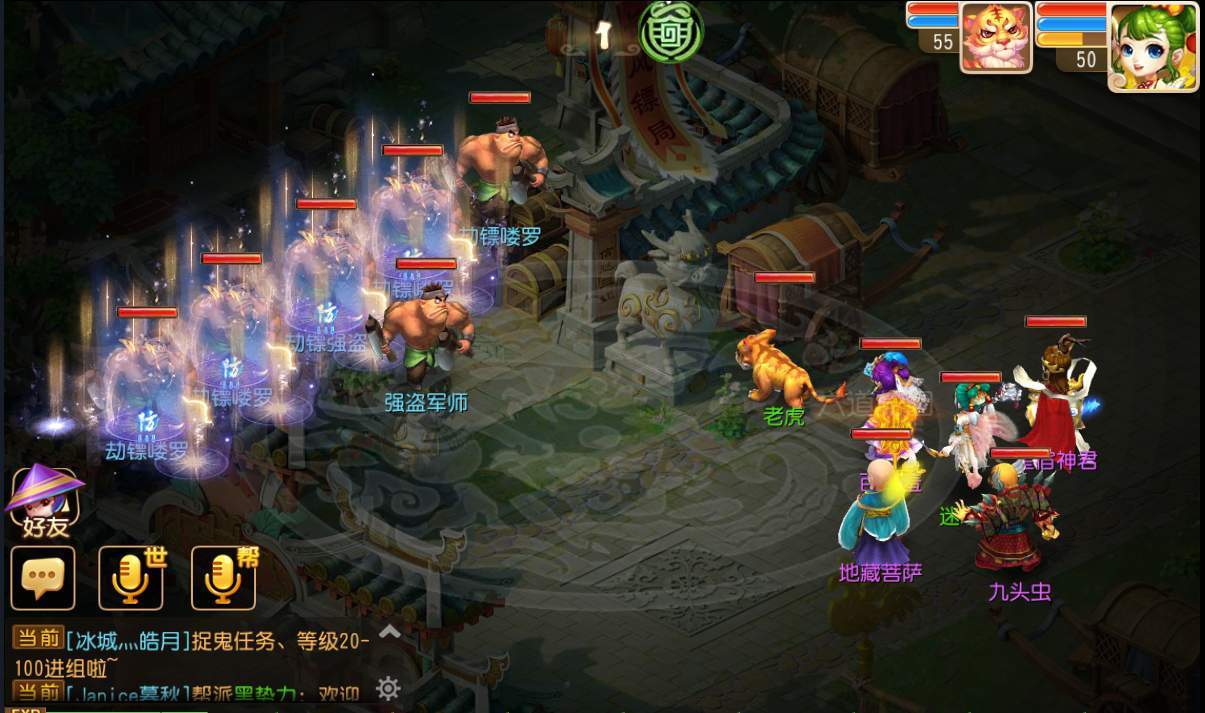Open chat settings via the gear icon
This screenshot has width=1205, height=713.
[388, 688]
